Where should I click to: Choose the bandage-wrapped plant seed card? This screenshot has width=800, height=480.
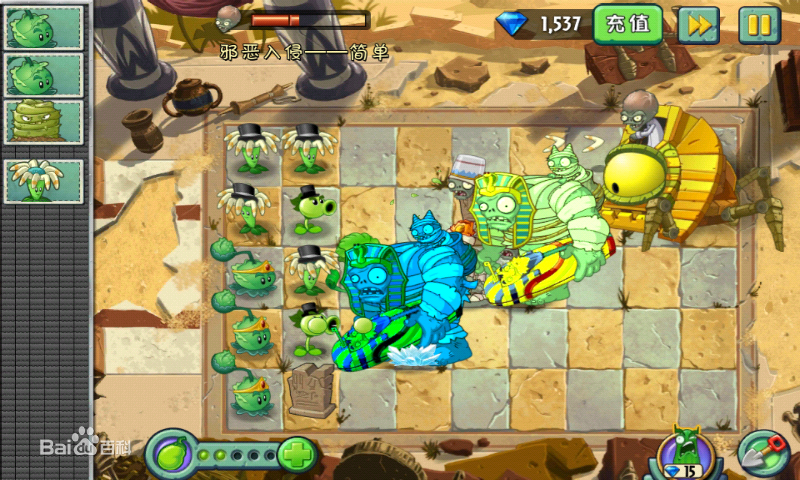[45, 122]
